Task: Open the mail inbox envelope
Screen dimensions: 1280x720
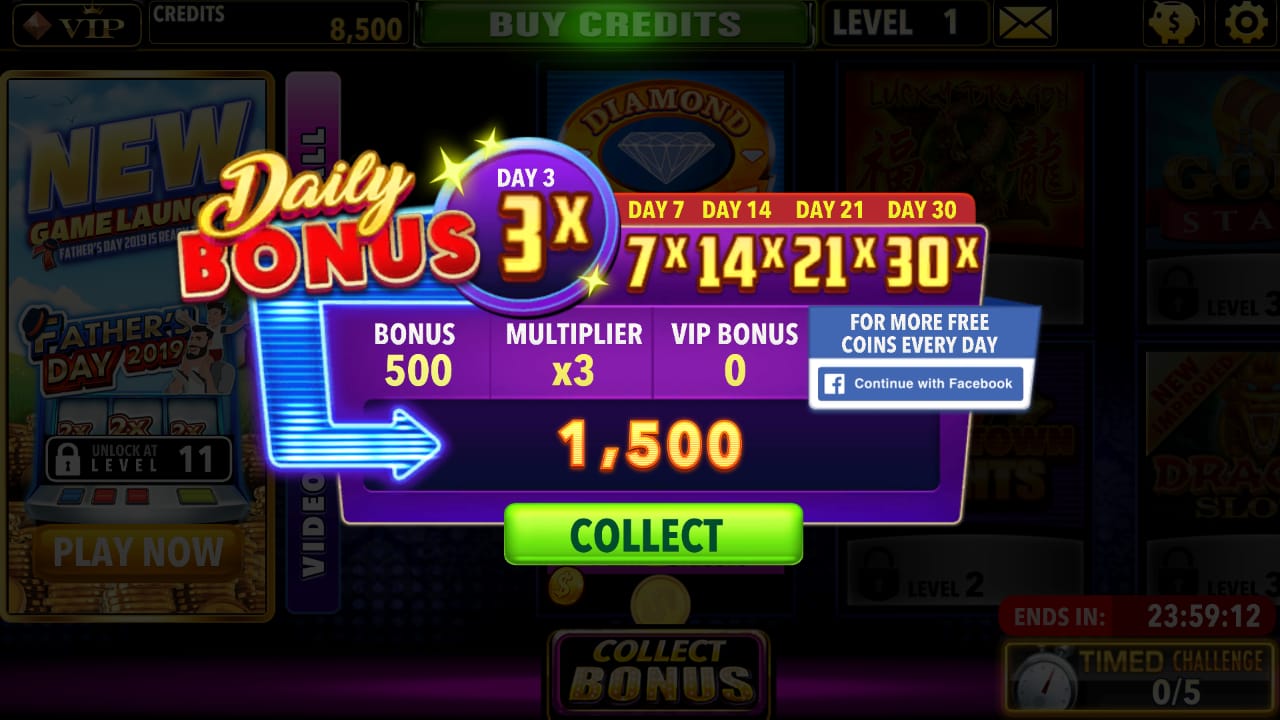Action: point(1025,23)
